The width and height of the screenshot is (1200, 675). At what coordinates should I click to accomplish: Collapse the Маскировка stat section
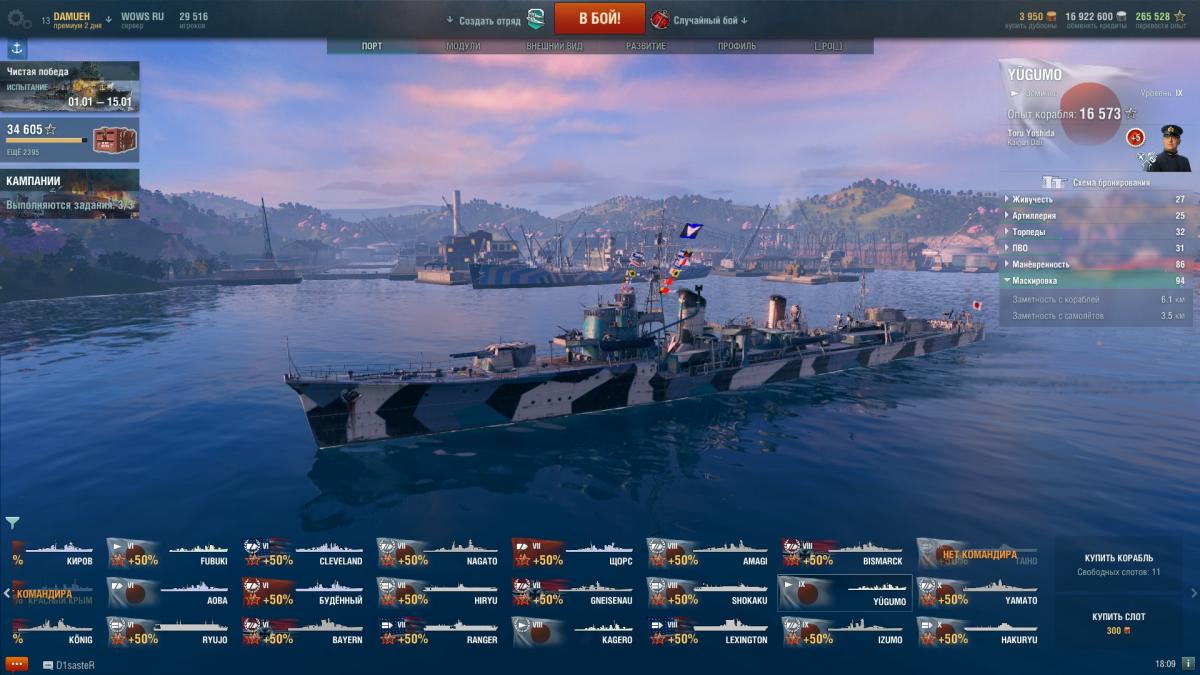point(1097,281)
